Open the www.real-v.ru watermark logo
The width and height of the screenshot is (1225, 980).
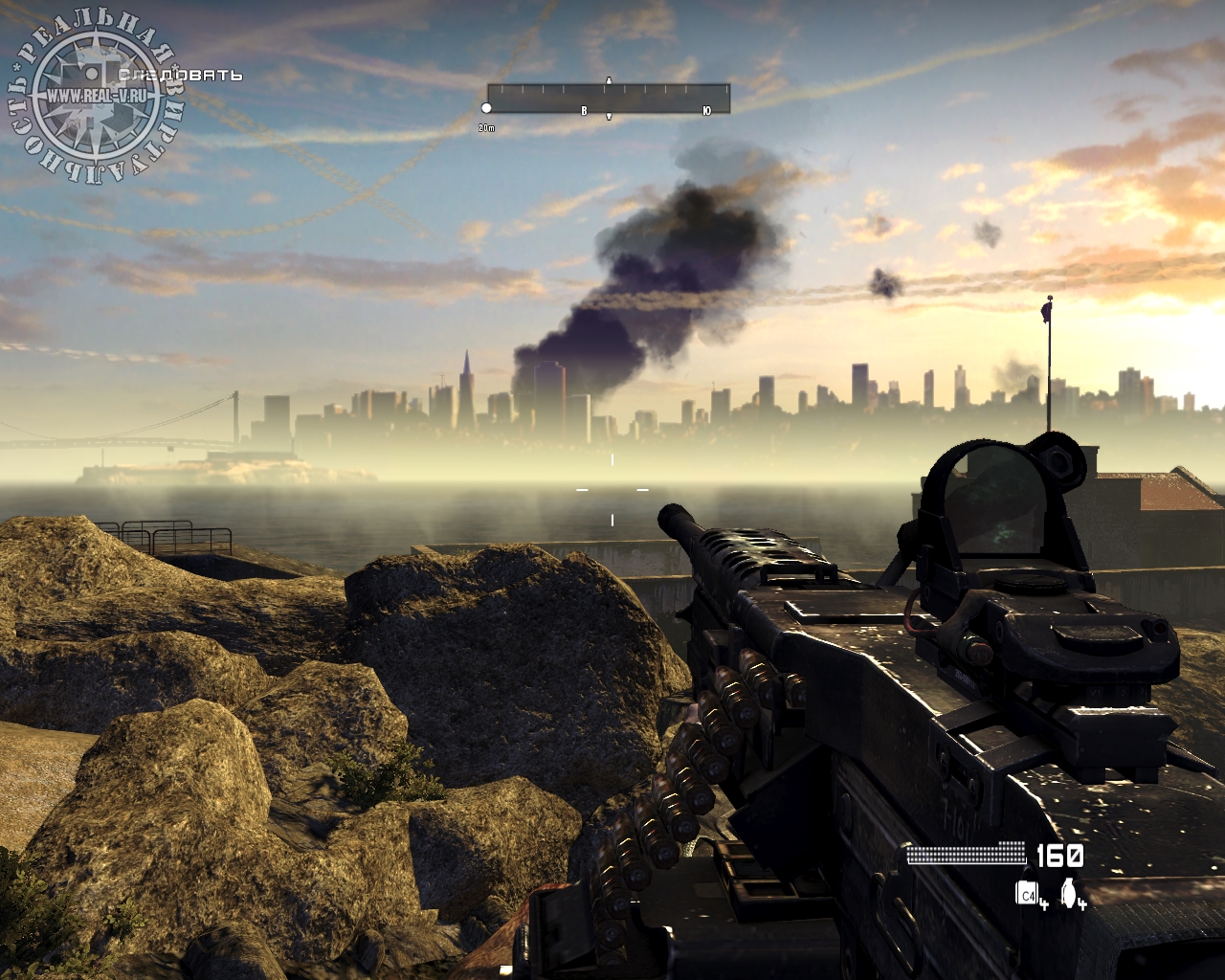[93, 98]
